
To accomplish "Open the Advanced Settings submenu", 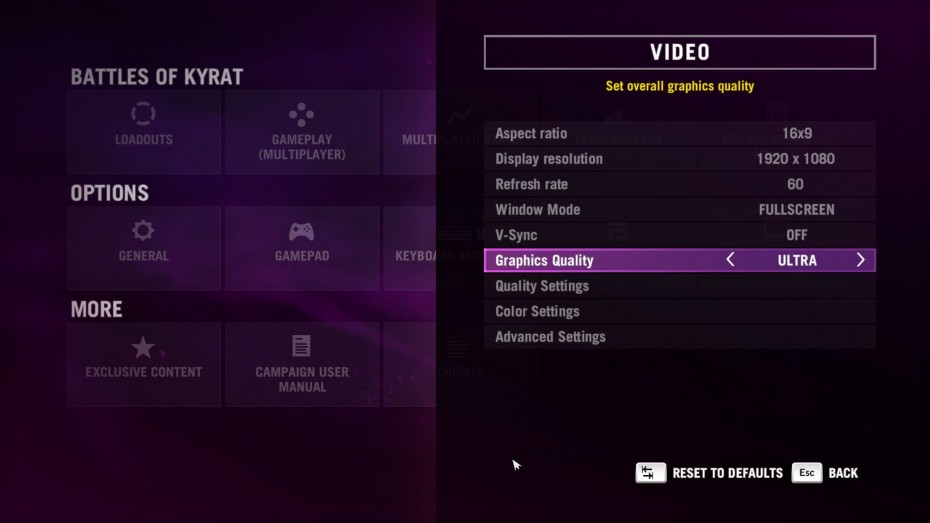I will [679, 337].
